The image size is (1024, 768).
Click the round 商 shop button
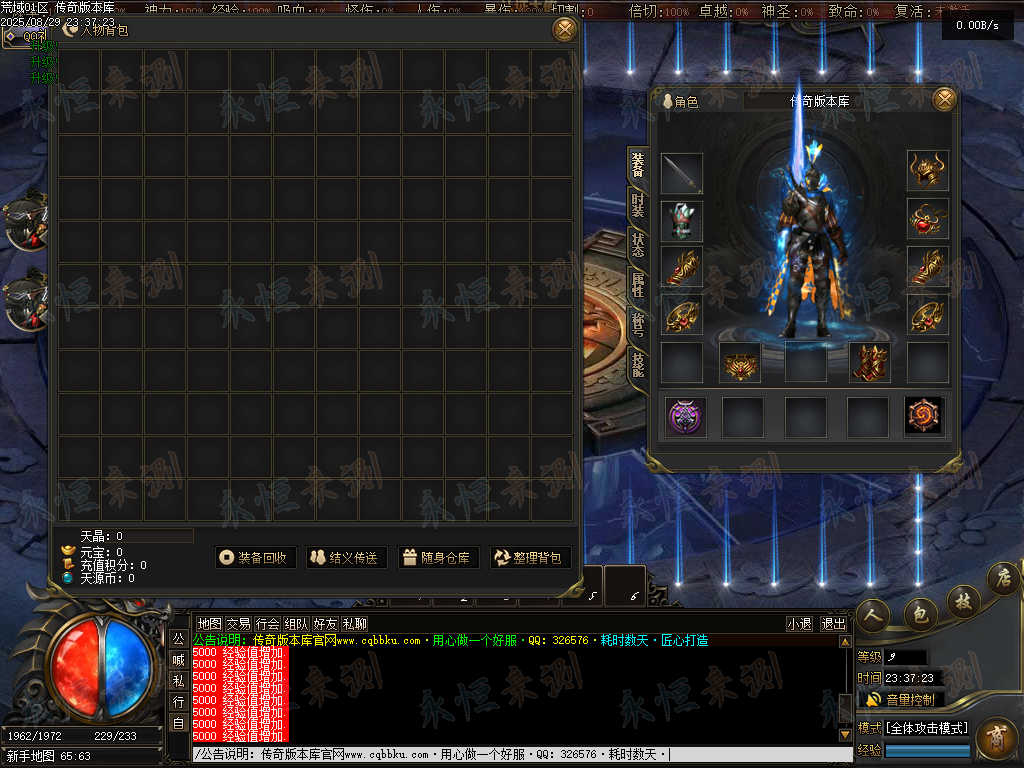point(995,737)
